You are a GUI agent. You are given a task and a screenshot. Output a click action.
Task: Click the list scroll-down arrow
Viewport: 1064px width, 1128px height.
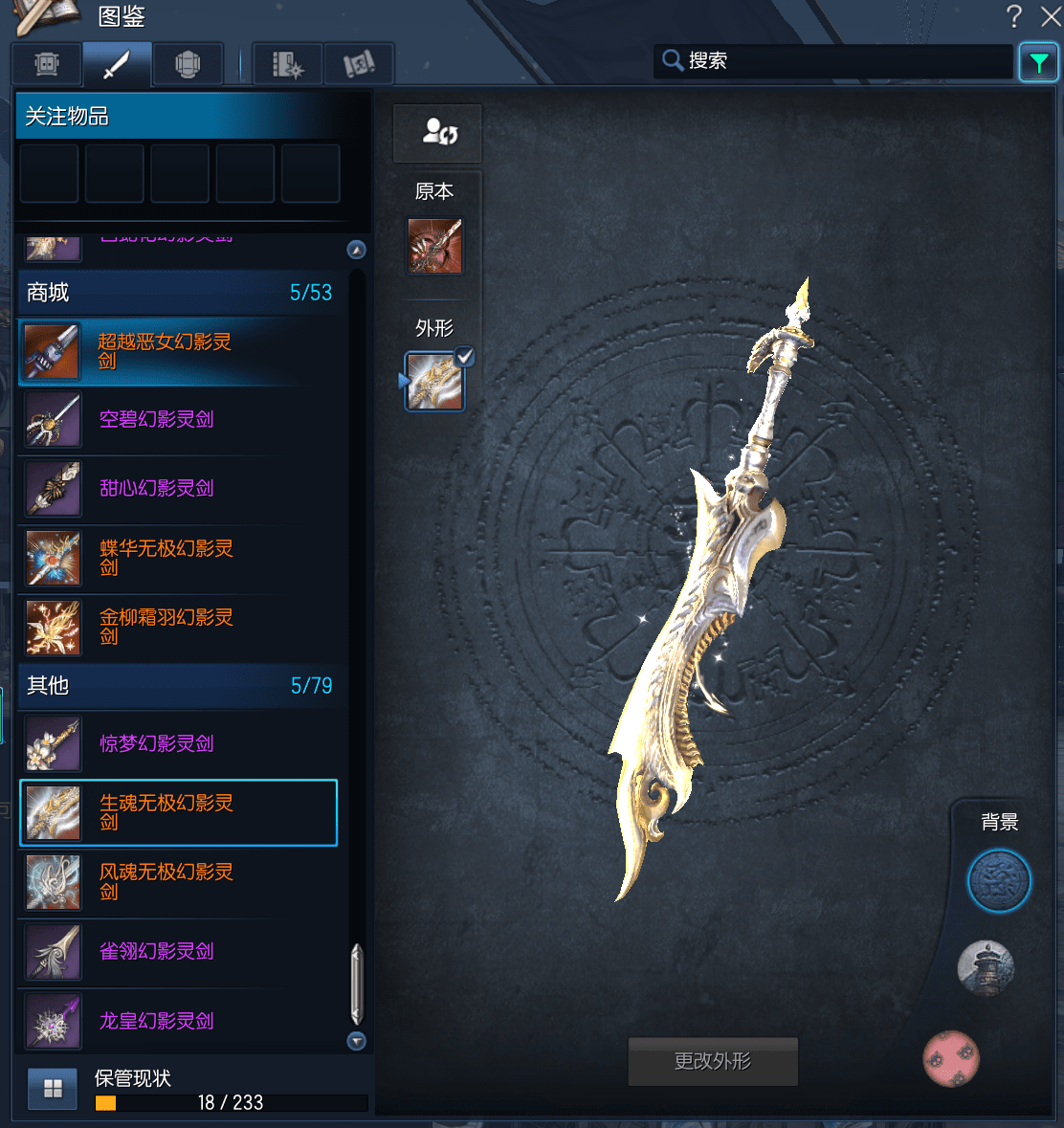pyautogui.click(x=357, y=1041)
